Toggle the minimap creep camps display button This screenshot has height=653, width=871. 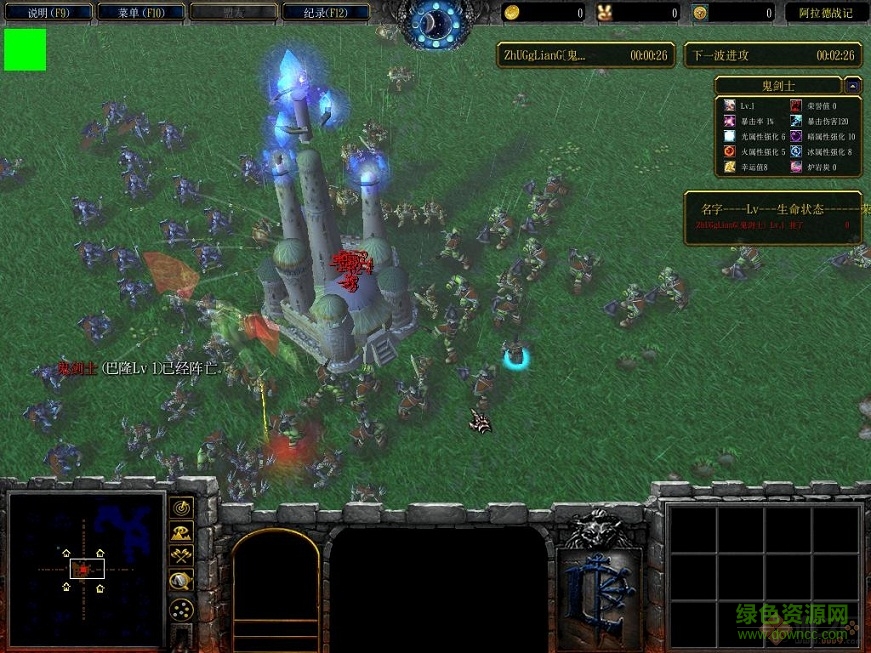coord(181,581)
